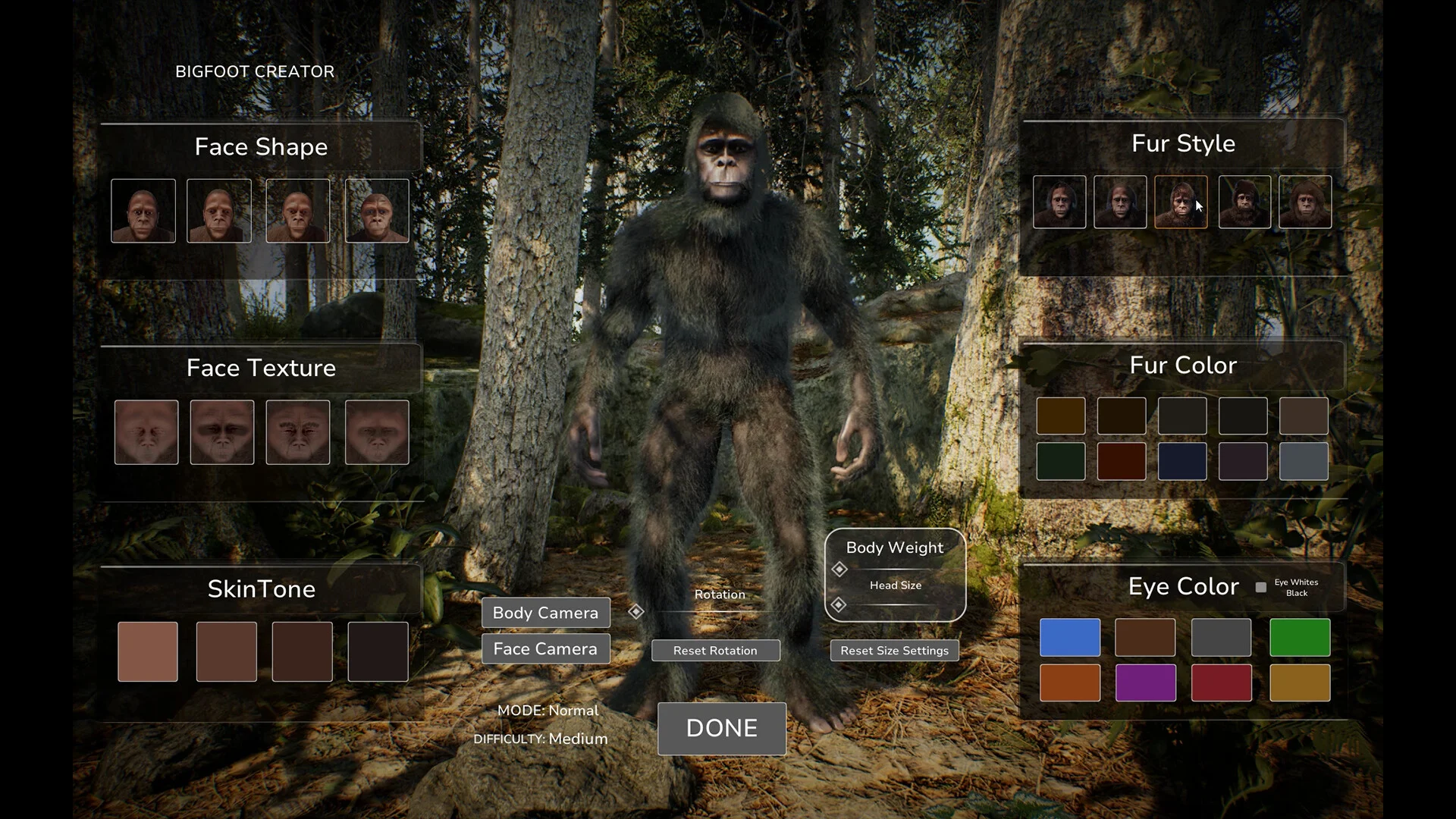
Task: Pick the dark green fur color
Action: [x=1060, y=461]
